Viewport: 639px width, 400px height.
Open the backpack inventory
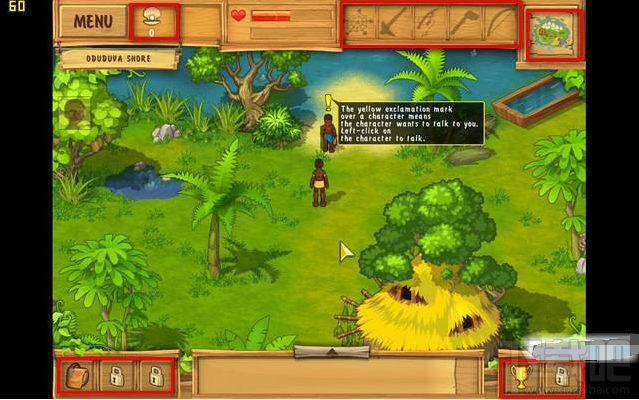78,376
